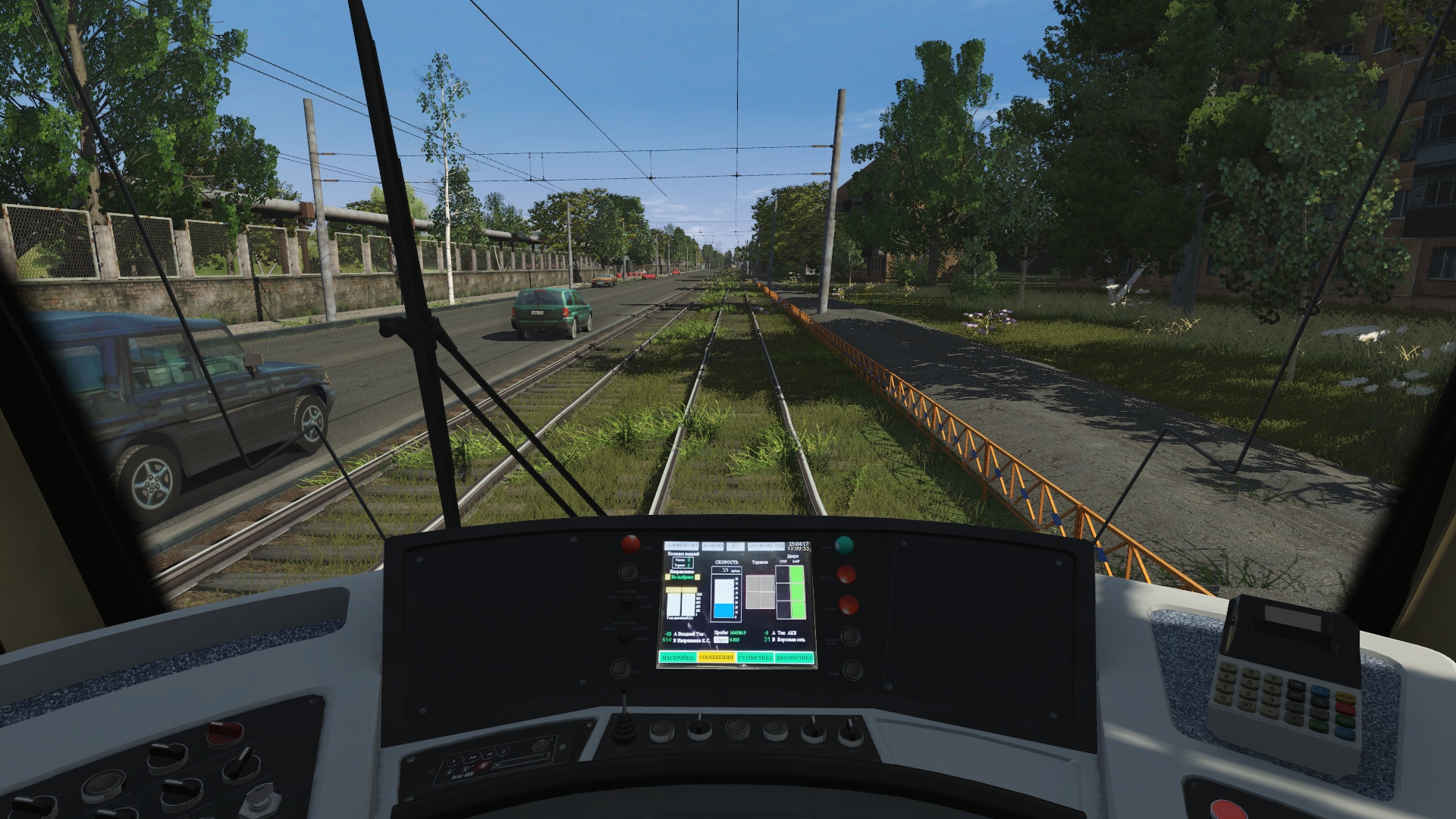Push the red button left of the display
The width and height of the screenshot is (1456, 819).
click(x=630, y=544)
